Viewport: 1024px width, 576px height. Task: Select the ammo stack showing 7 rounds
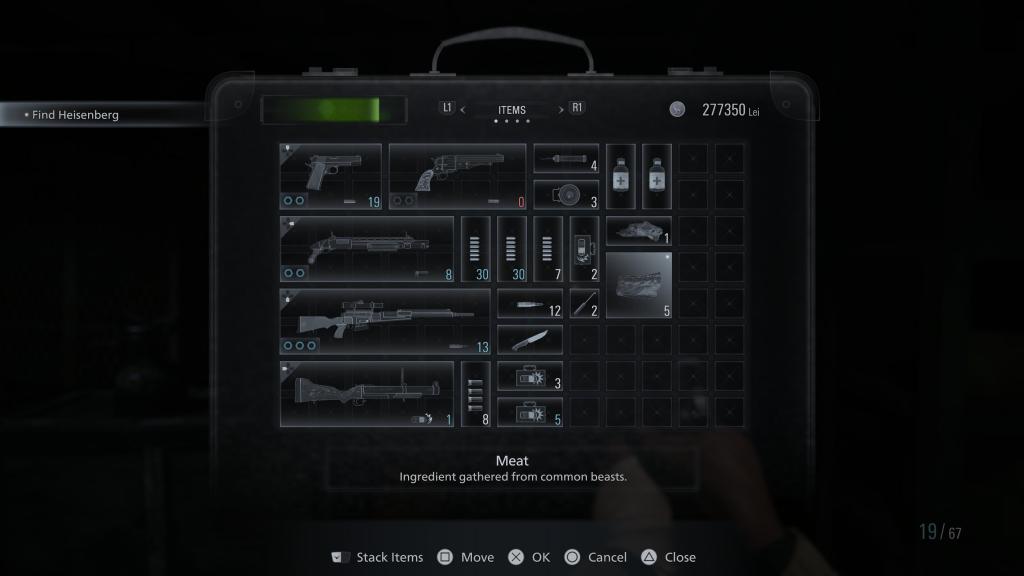548,249
